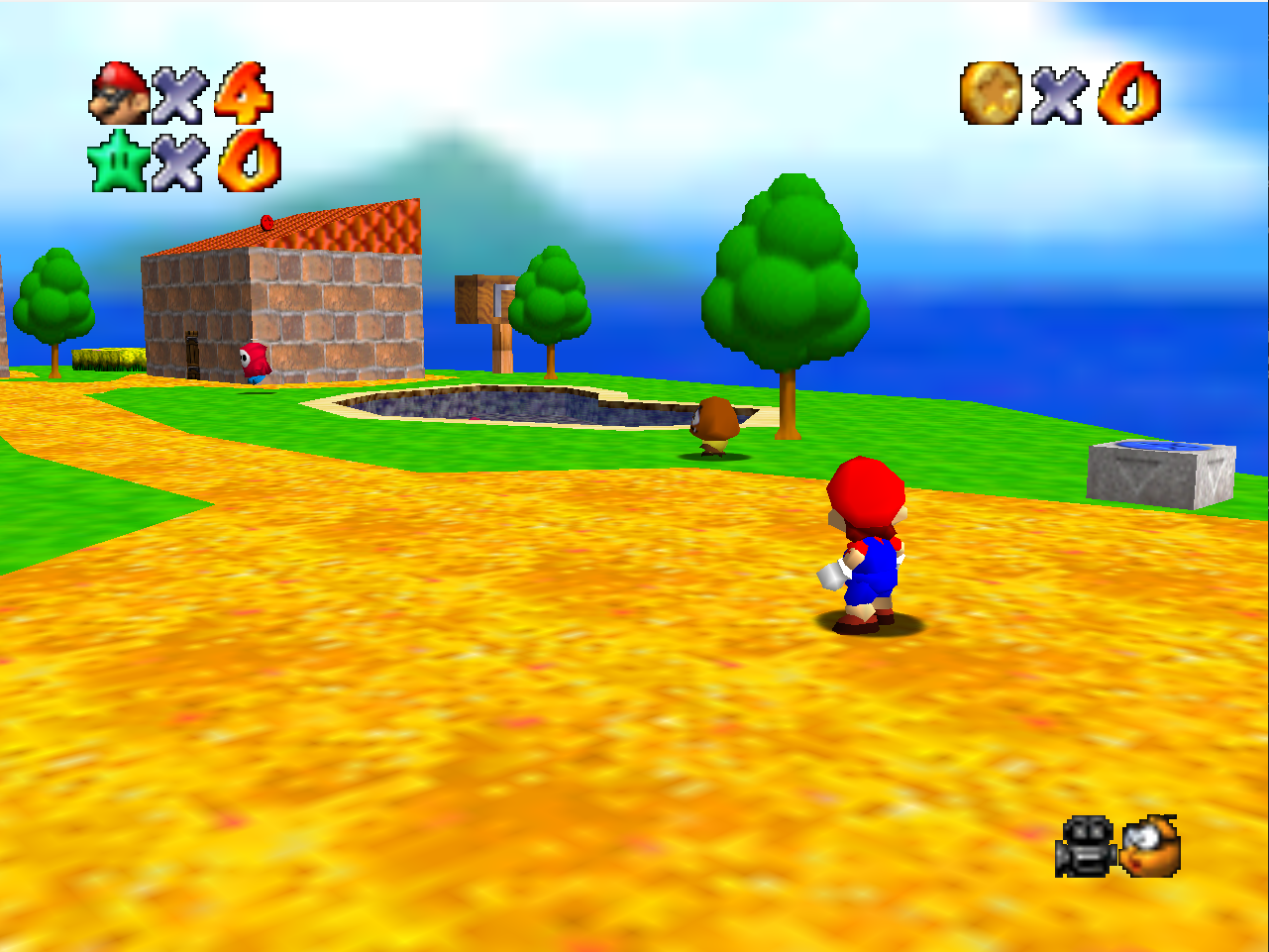Click the camera icon in bottom corner
Viewport: 1269px width, 952px height.
click(1087, 847)
